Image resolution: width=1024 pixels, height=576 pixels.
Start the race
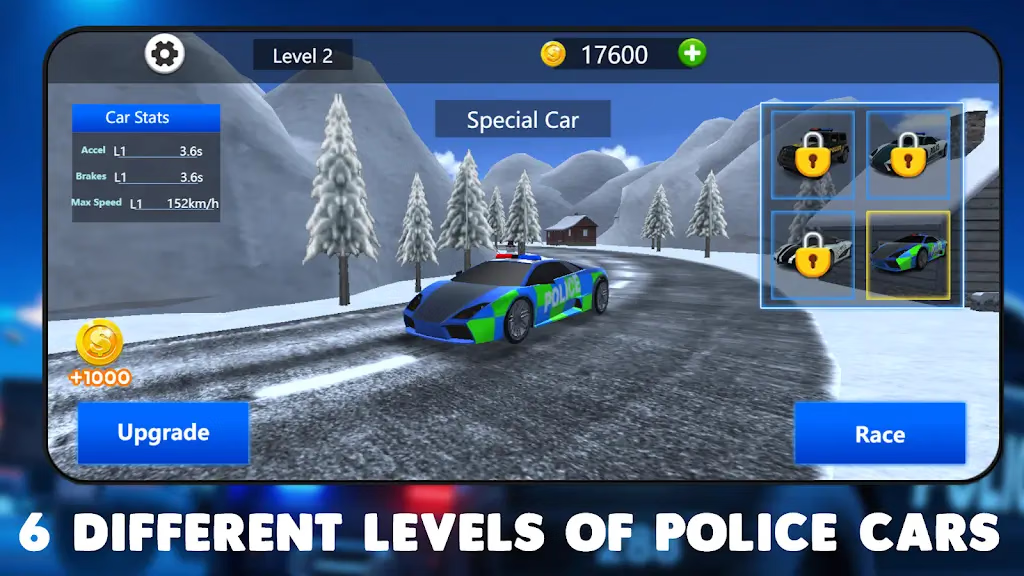point(880,434)
